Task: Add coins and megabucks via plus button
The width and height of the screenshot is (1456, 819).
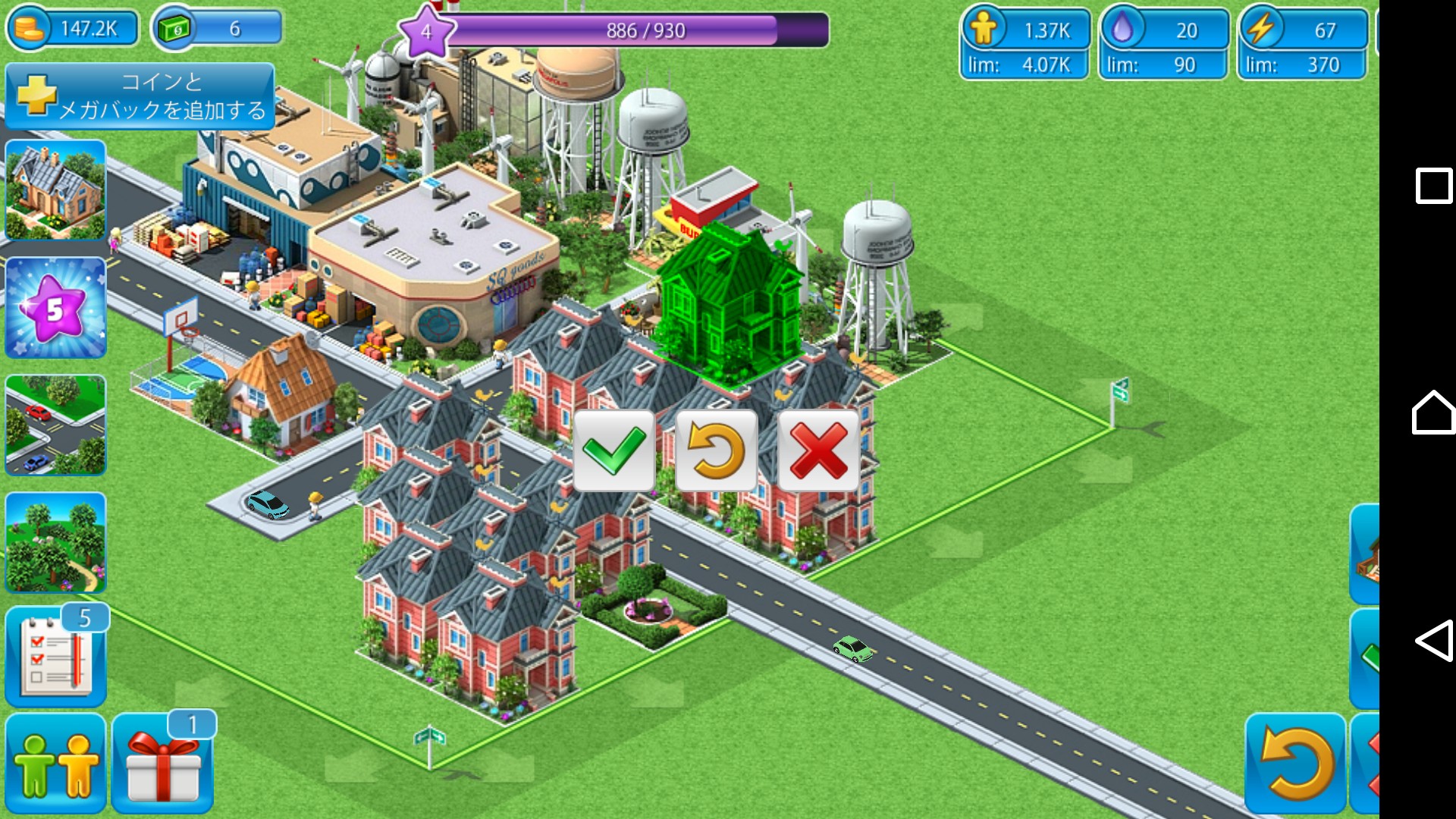Action: pyautogui.click(x=140, y=96)
